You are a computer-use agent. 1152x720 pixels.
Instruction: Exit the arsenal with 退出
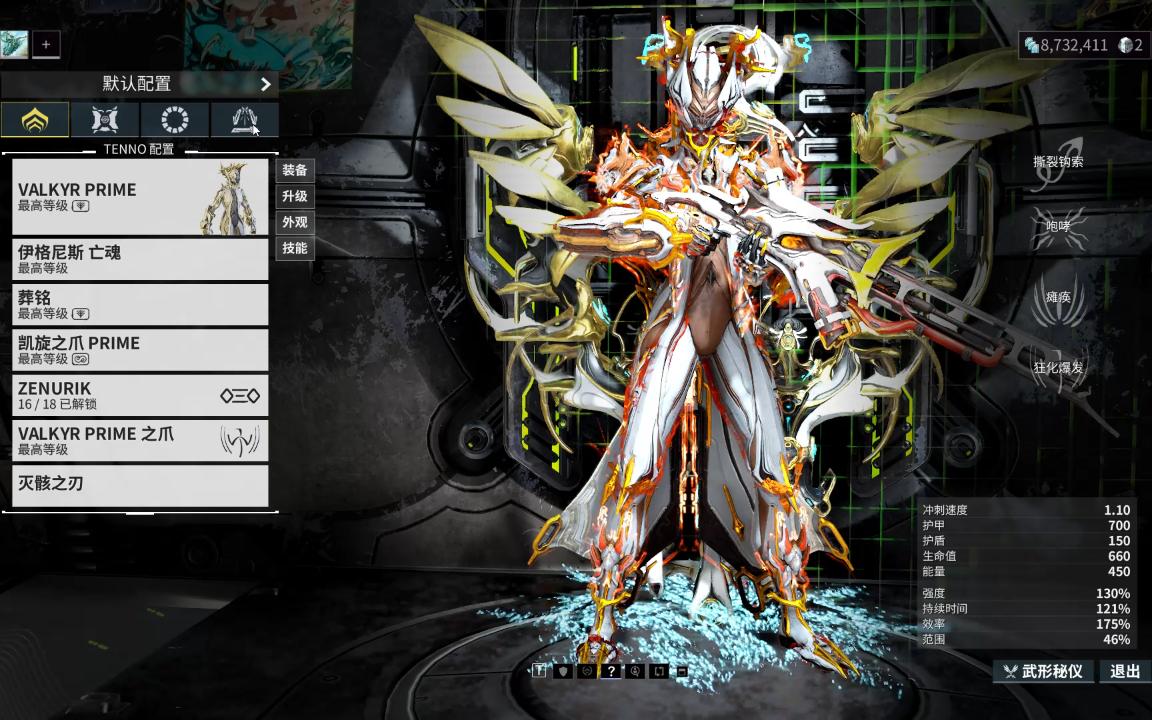(x=1125, y=671)
